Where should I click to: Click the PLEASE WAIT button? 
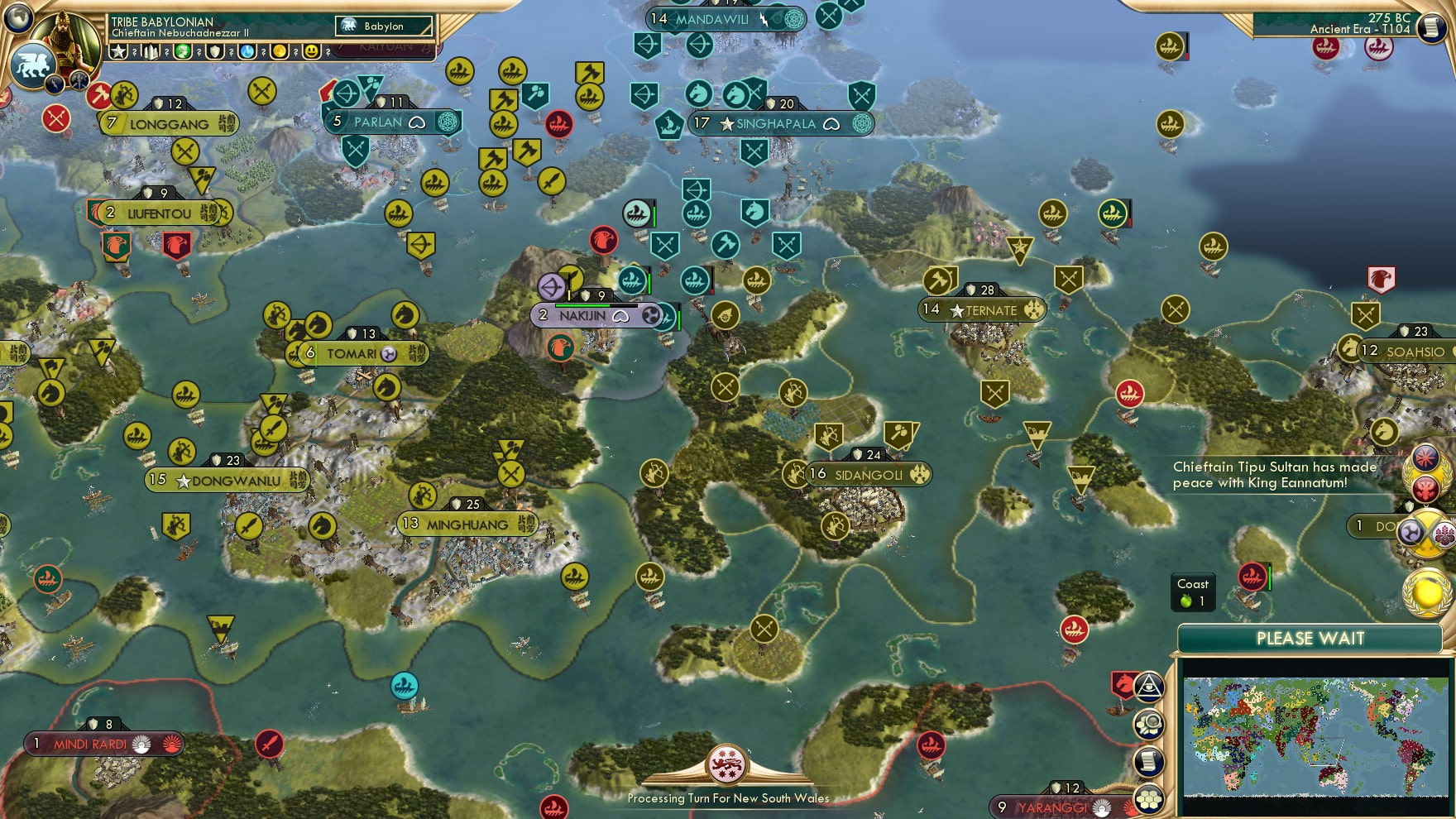click(1309, 639)
